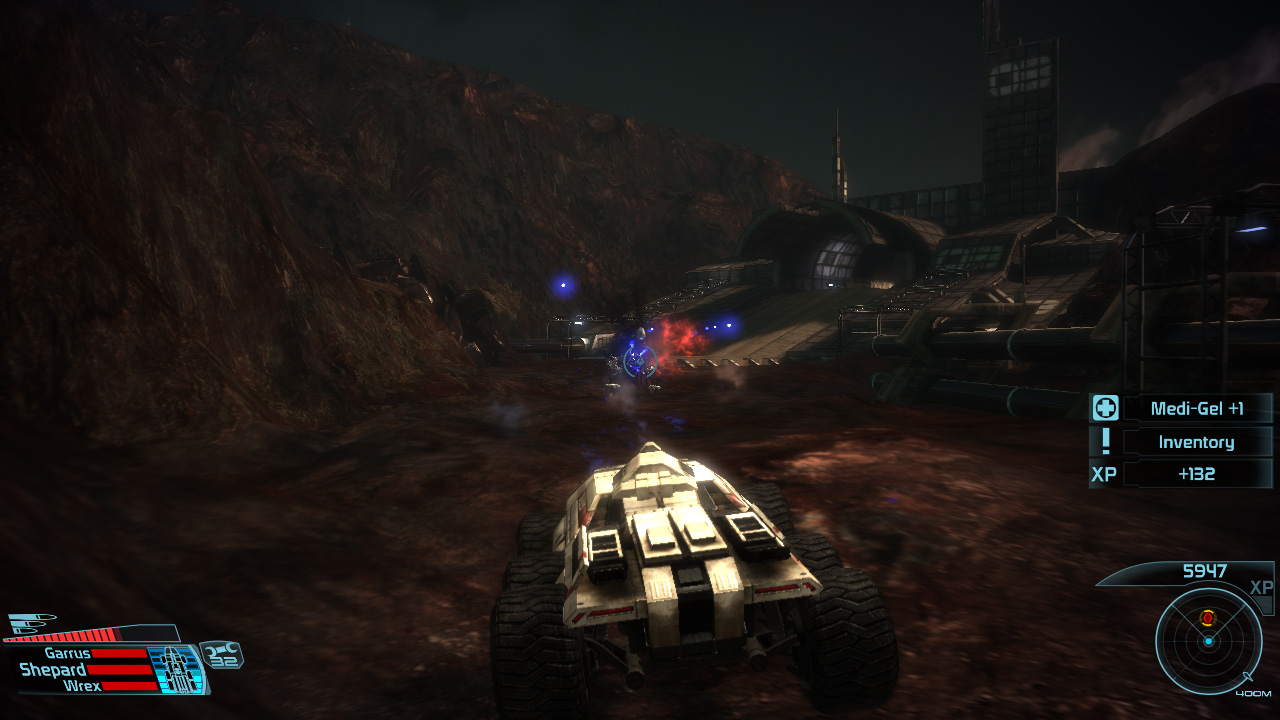Click the blue player blip on radar

(x=1208, y=641)
